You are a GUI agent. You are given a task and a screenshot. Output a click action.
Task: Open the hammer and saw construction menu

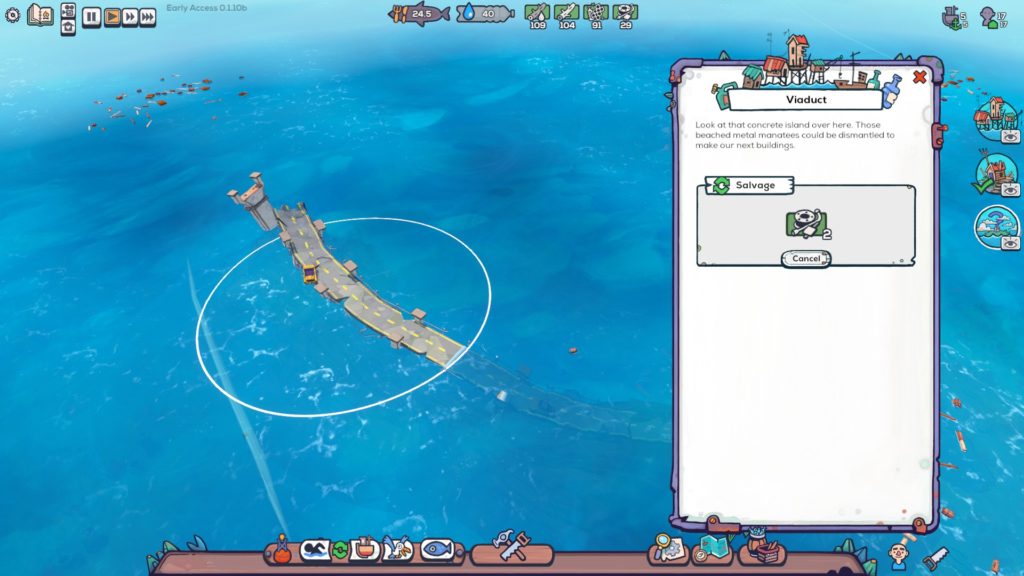pos(510,548)
